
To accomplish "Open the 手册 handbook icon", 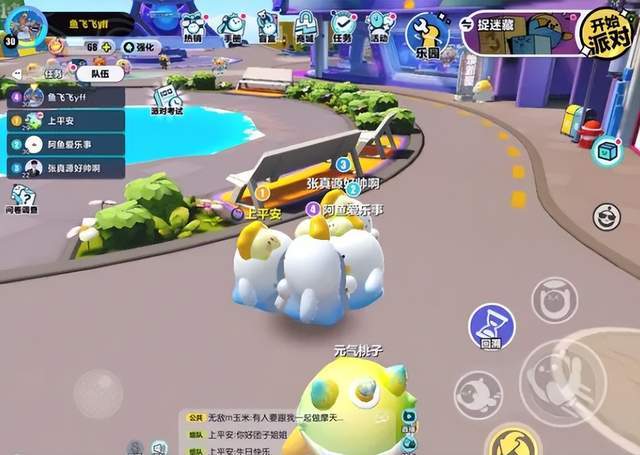I will pyautogui.click(x=232, y=25).
